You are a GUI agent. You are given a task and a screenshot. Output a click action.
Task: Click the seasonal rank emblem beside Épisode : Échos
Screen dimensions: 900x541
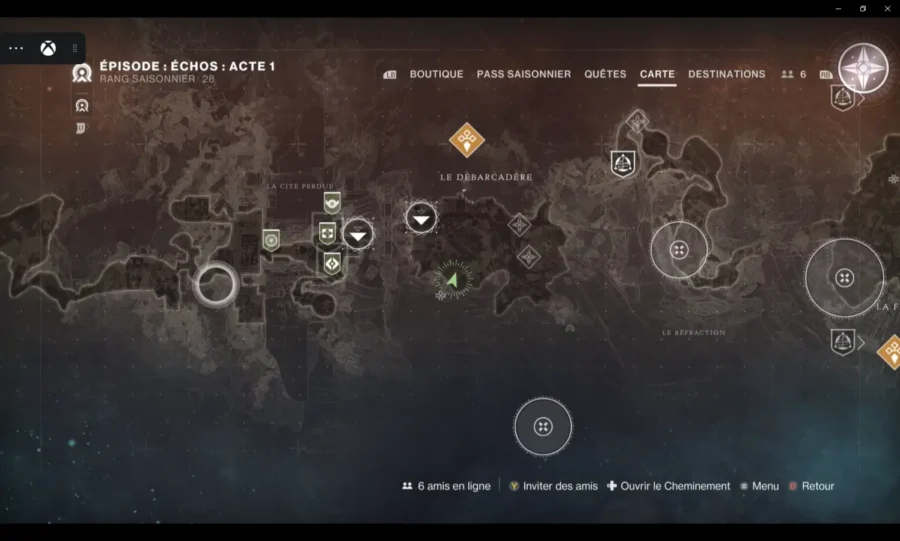tap(82, 72)
